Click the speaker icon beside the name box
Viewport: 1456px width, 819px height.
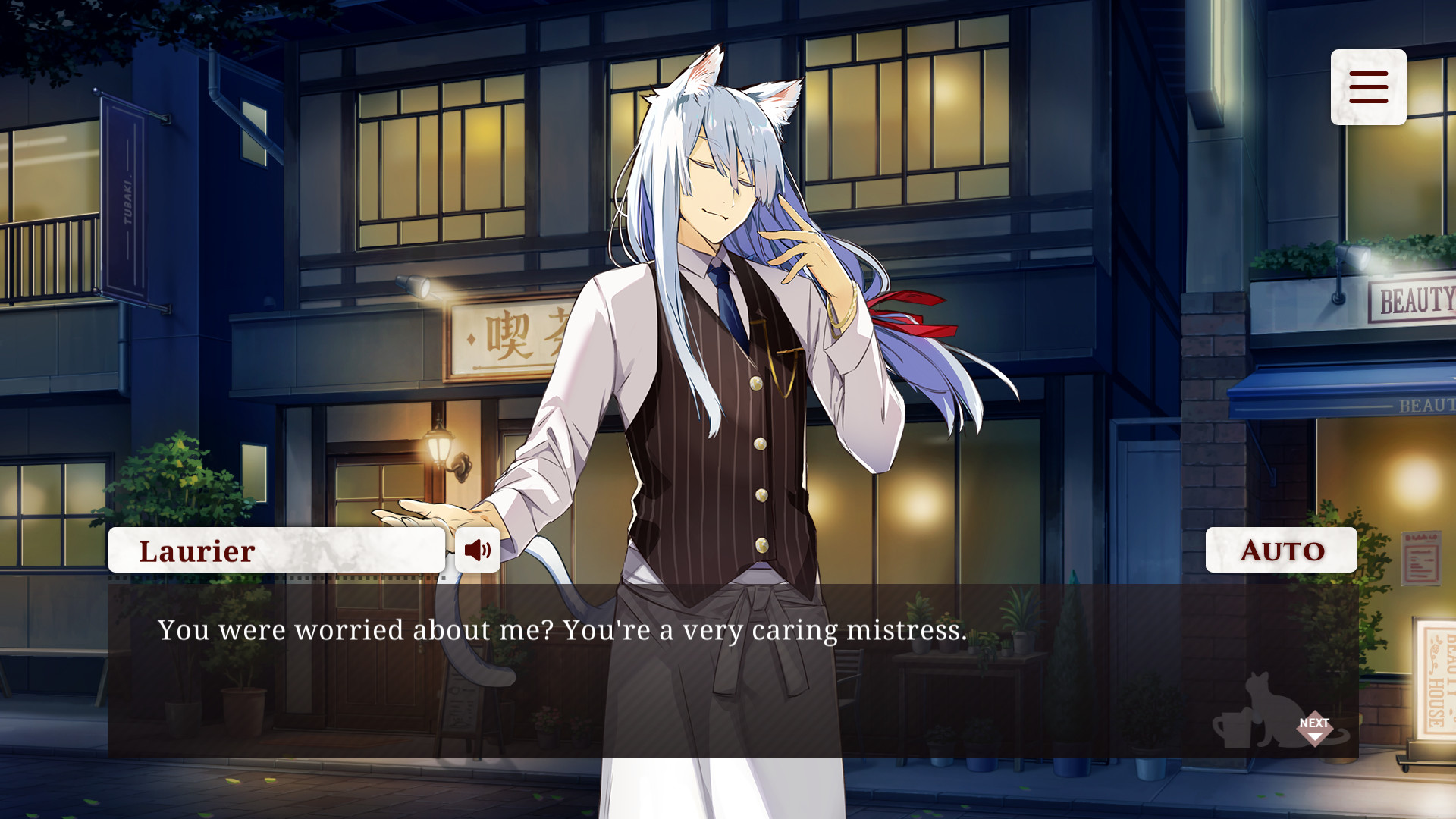[x=478, y=550]
